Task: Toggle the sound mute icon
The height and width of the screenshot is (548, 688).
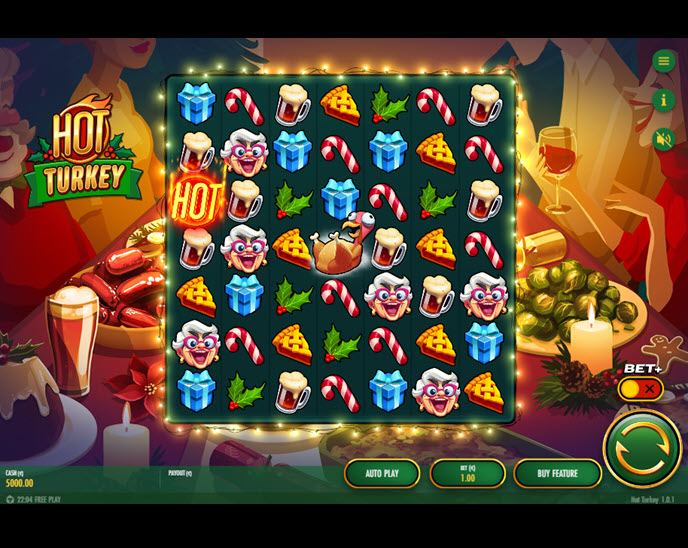Action: pos(663,138)
